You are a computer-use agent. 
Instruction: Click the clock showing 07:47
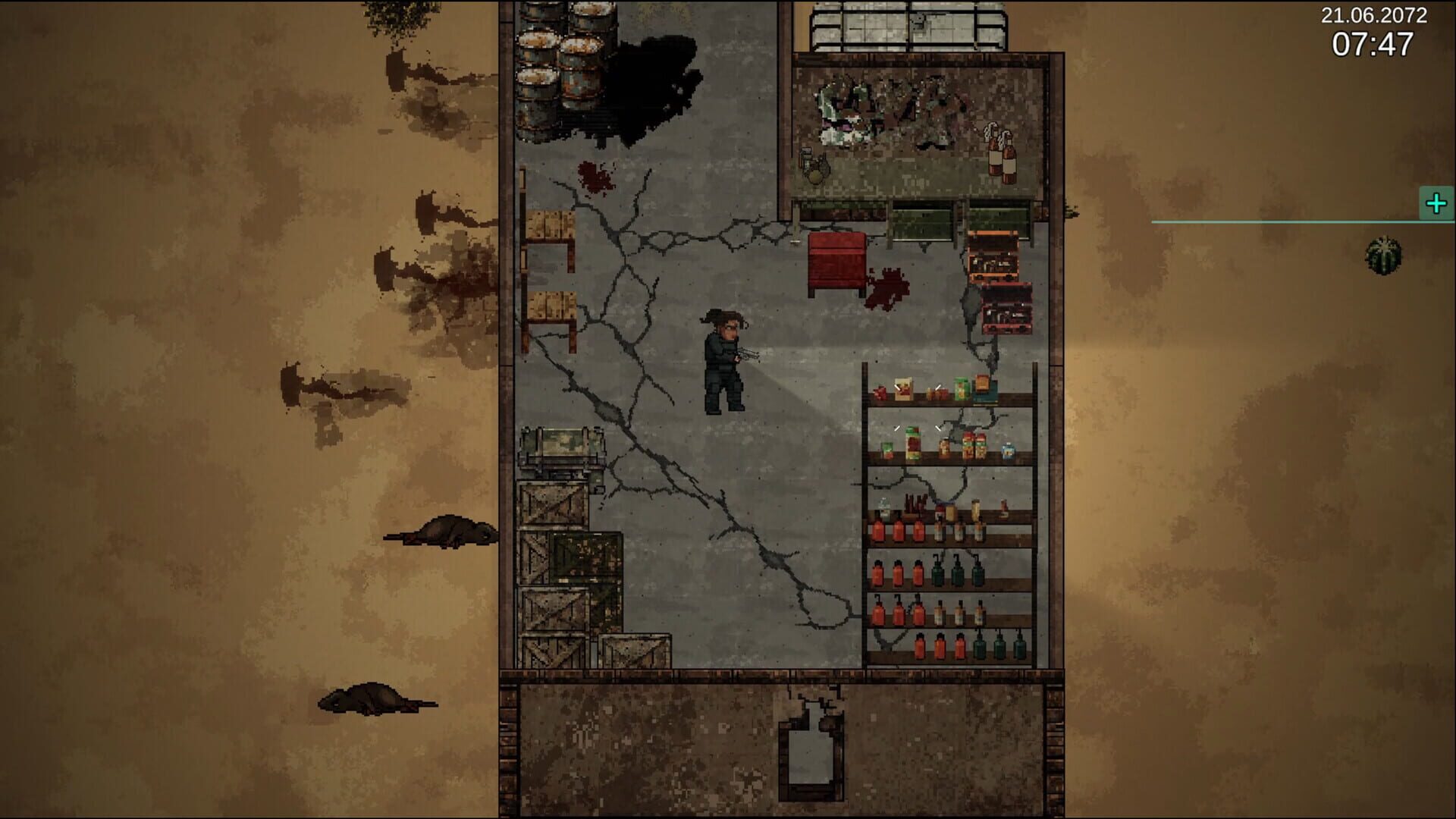click(1373, 45)
